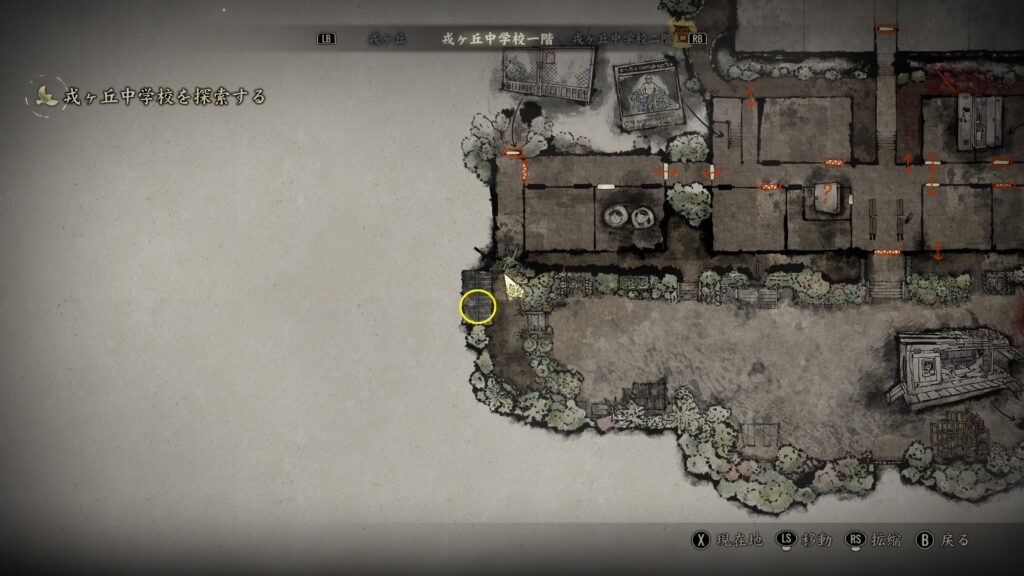Choose the 戻る back option
Viewport: 1024px width, 576px height.
click(x=943, y=540)
